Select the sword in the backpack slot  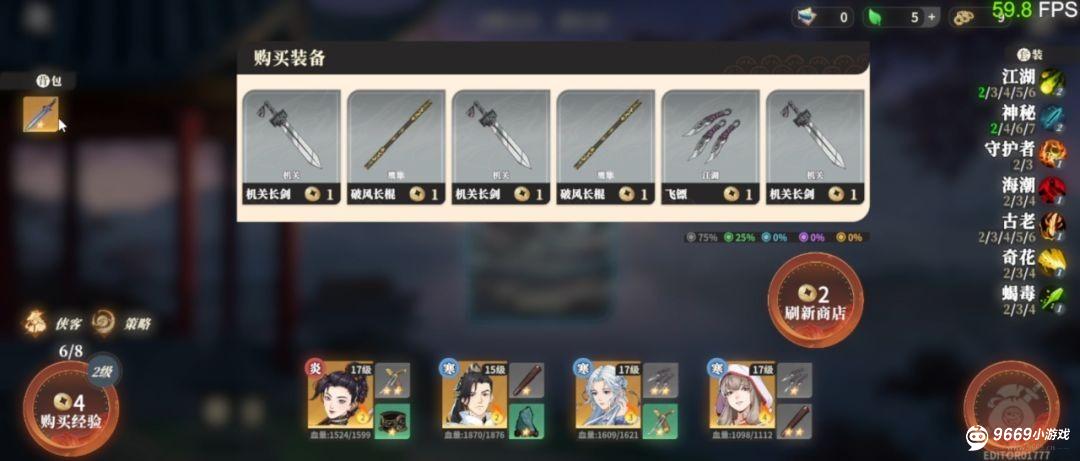coord(41,115)
